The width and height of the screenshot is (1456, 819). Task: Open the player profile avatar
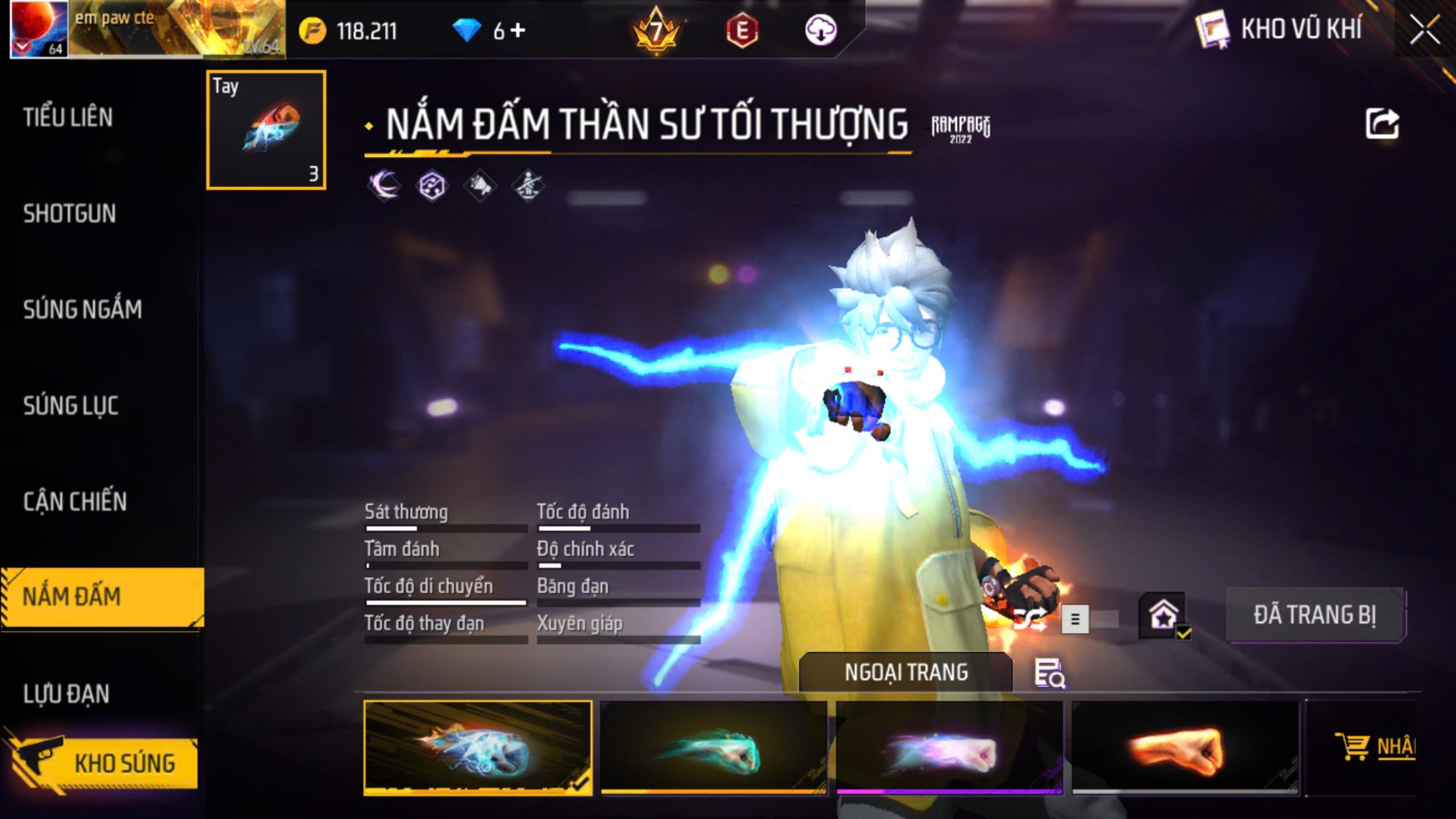tap(39, 29)
